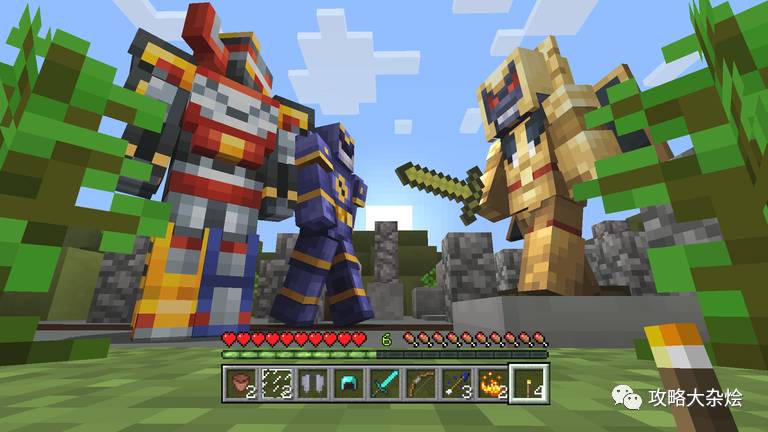Switch to the bow hotbar slot
Viewport: 768px width, 432px height.
420,382
